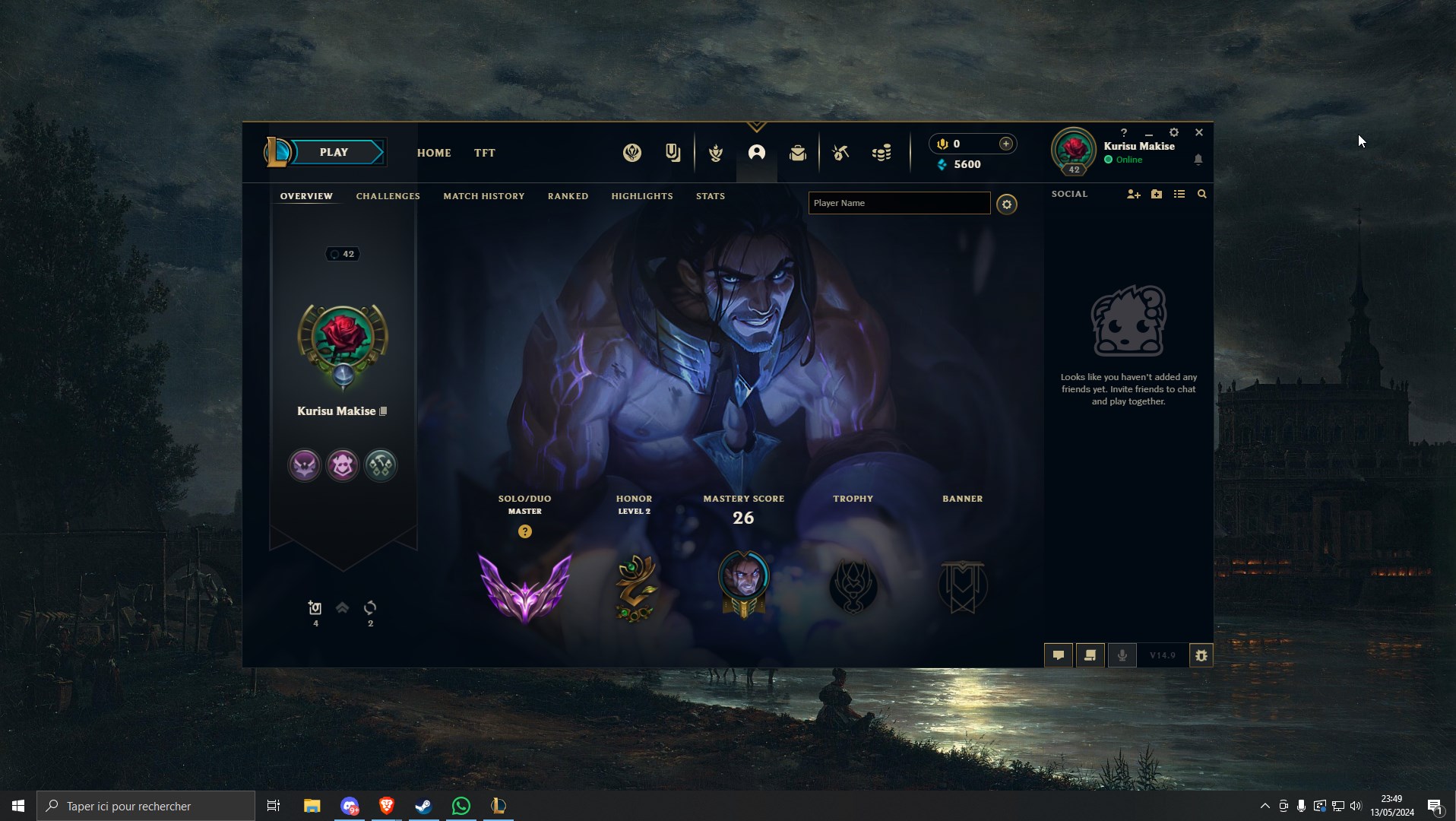Toggle the voice chat microphone
Screen dimensions: 1456x821
[x=1122, y=655]
